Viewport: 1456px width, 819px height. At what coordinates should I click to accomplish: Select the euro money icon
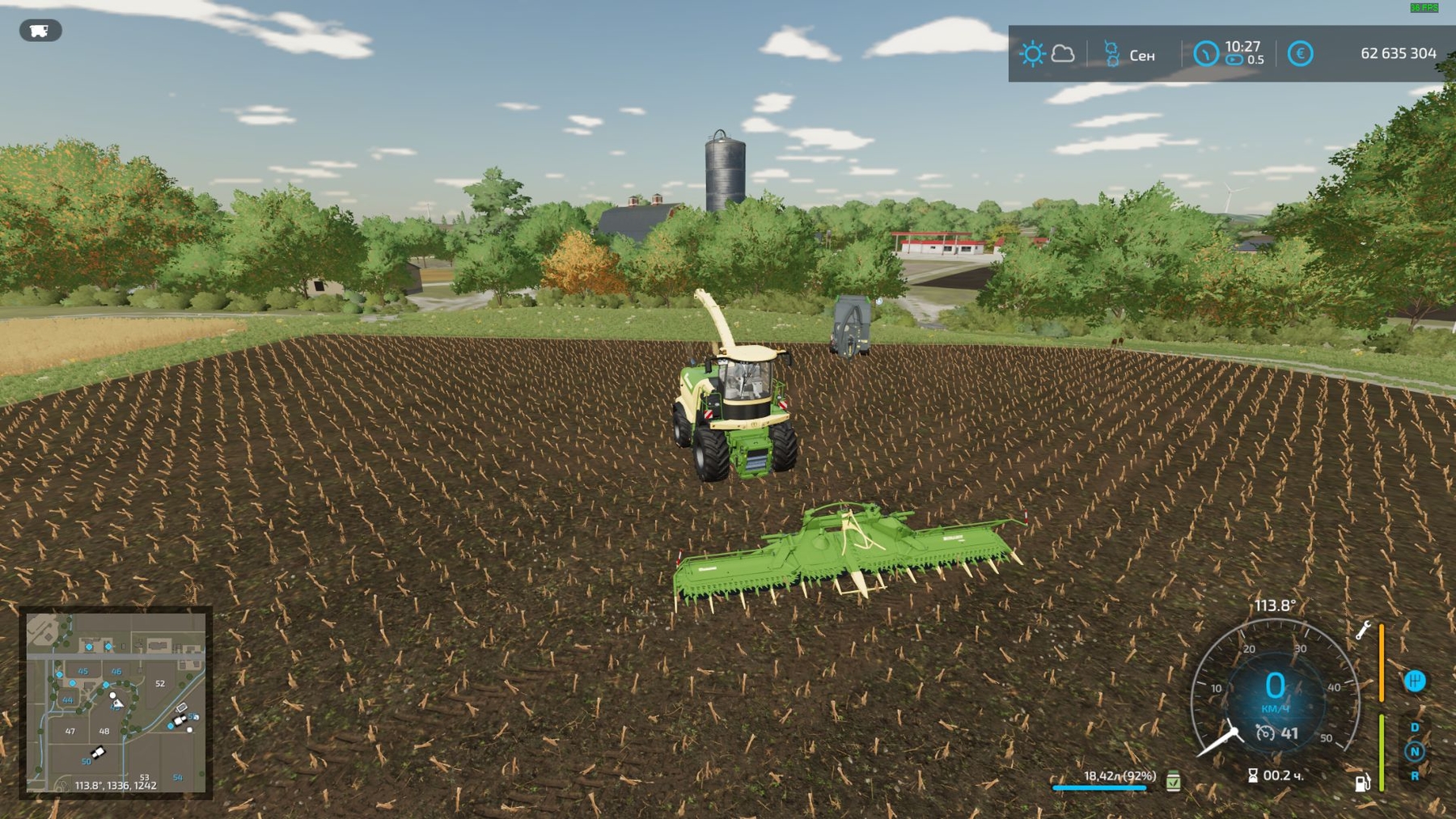(1300, 54)
